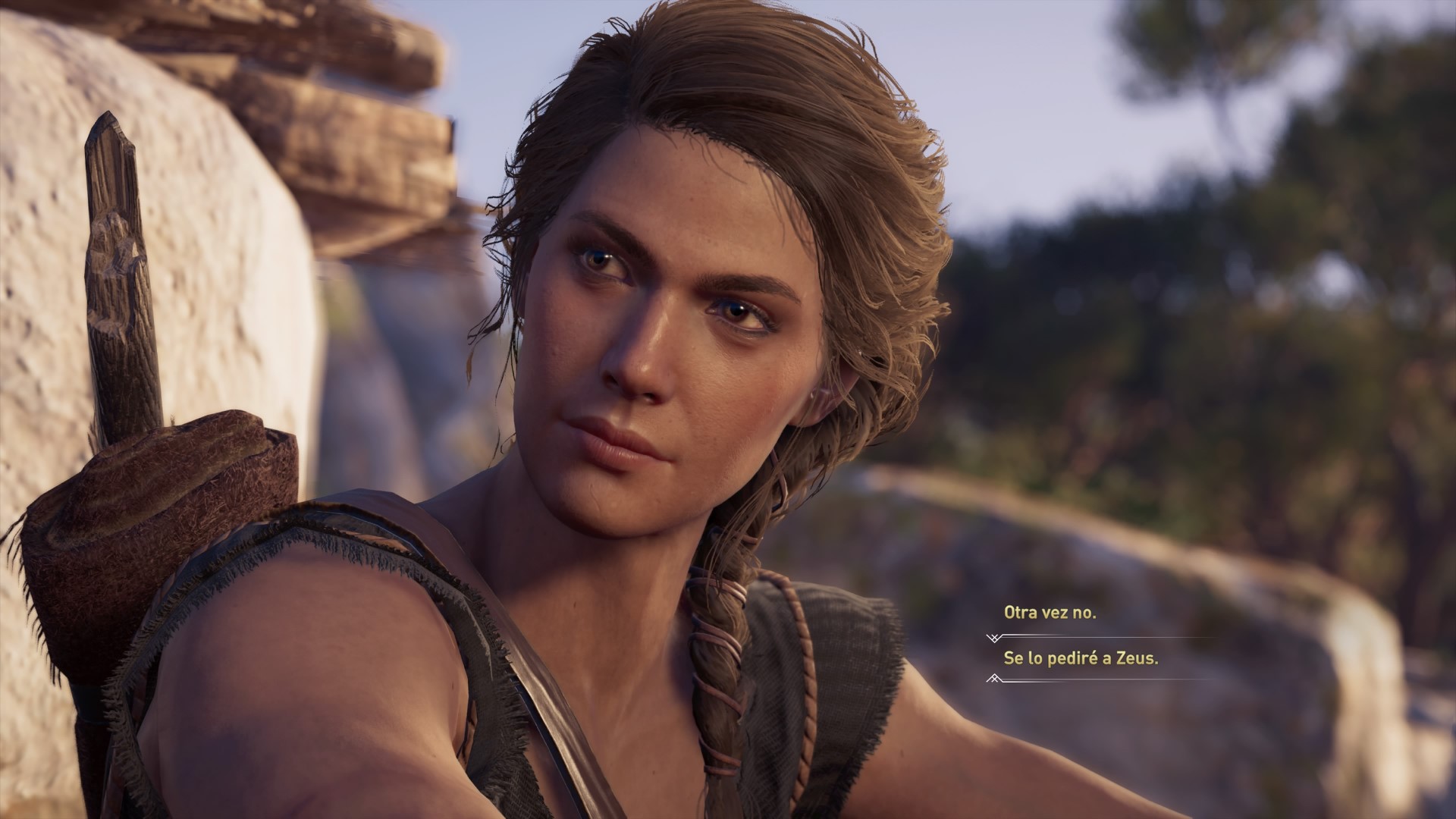Viewport: 1456px width, 819px height.
Task: Choose the "Otra vez no." dialogue reply
Action: click(1050, 613)
